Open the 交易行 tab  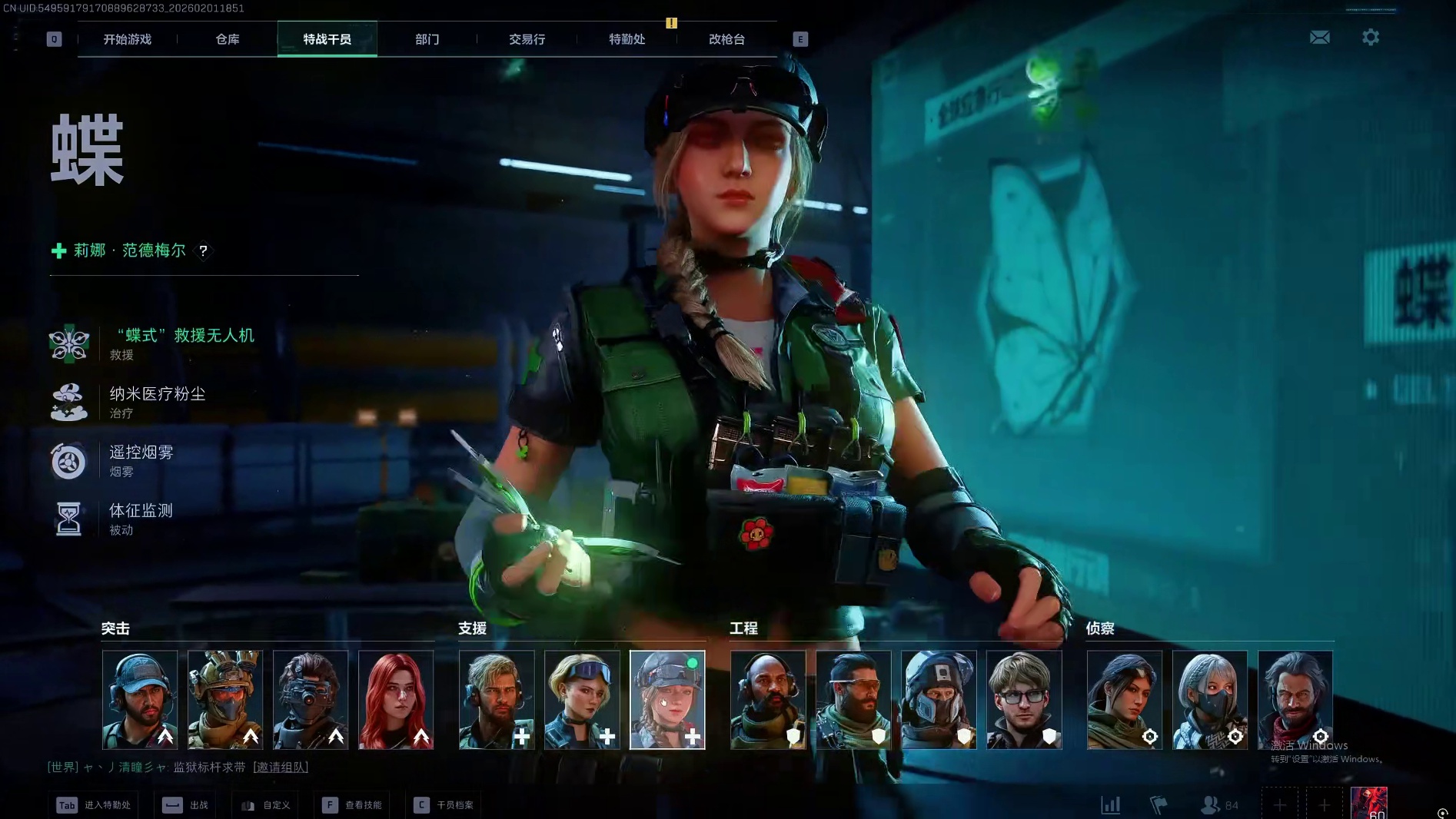pos(527,39)
